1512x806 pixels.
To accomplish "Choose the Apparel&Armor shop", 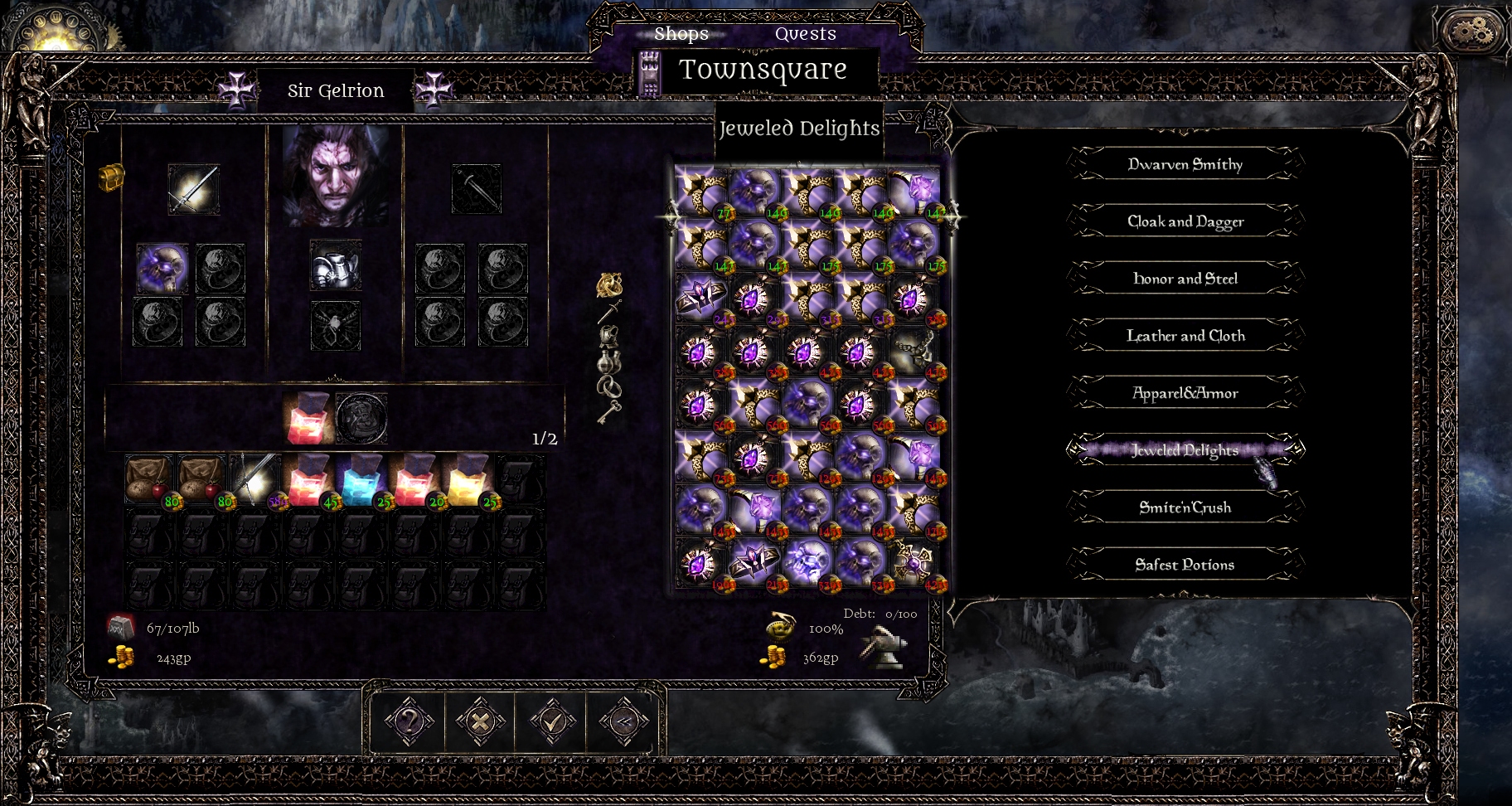I will (x=1185, y=393).
